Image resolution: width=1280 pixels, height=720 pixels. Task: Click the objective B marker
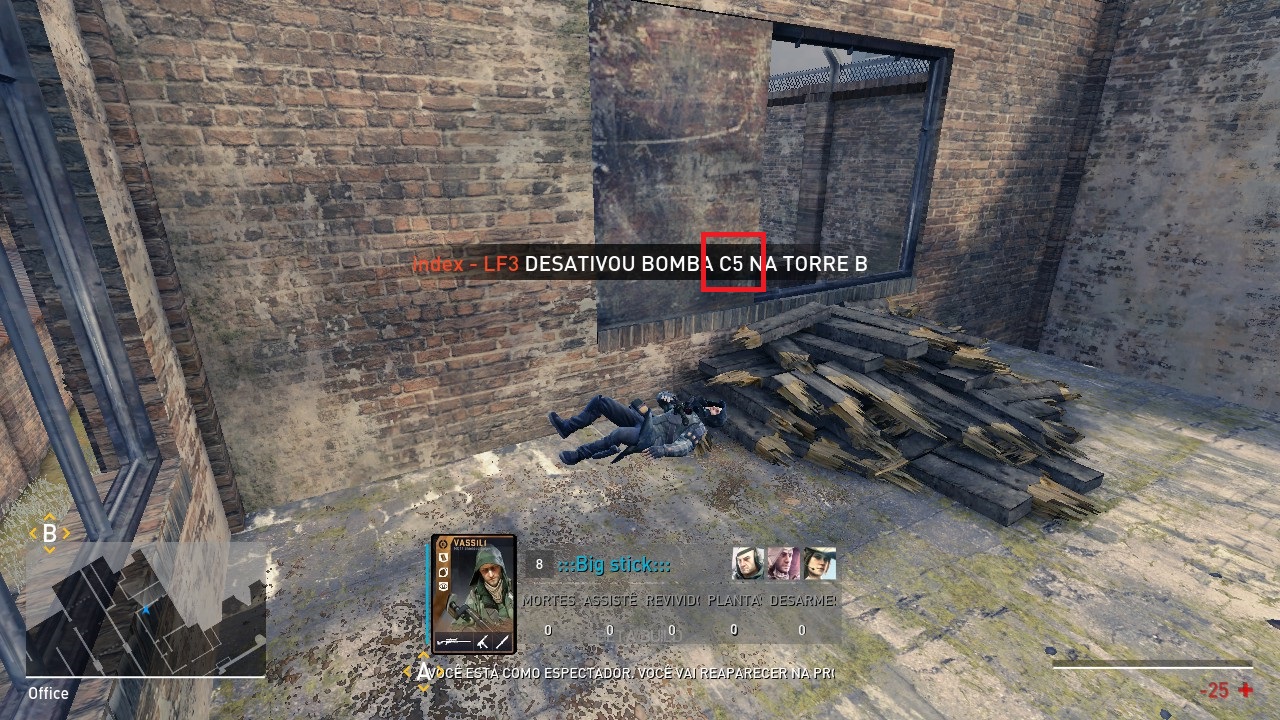(49, 534)
